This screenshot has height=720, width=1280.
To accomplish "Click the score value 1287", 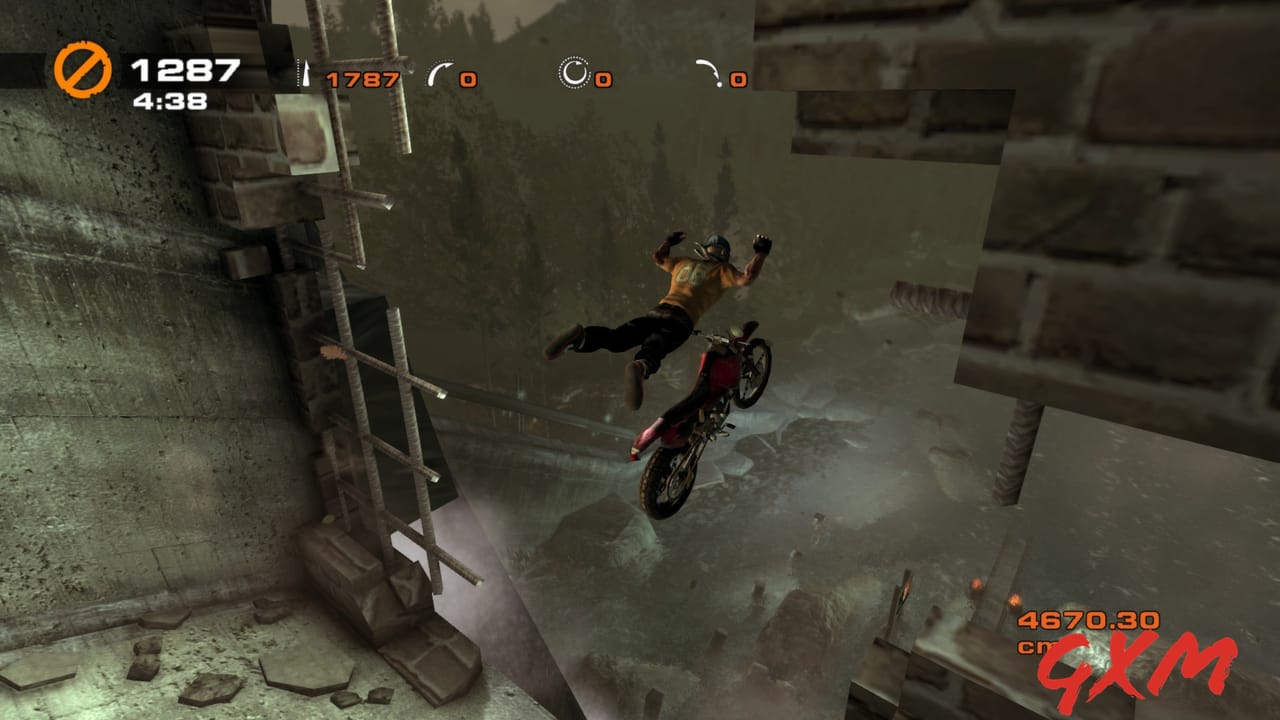I will [x=184, y=68].
